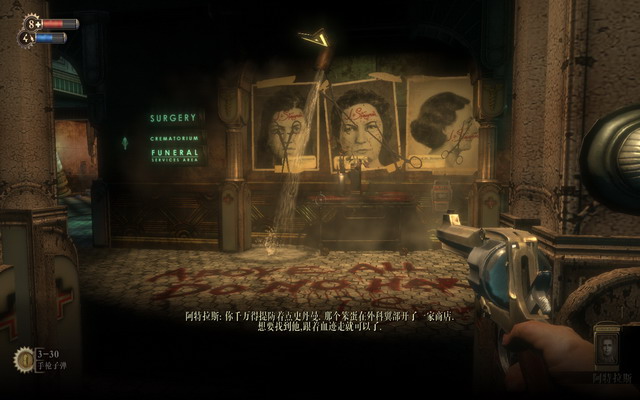Screen dimensions: 640x400
Task: Click the EVE hypo count badge
Action: [x=25, y=38]
